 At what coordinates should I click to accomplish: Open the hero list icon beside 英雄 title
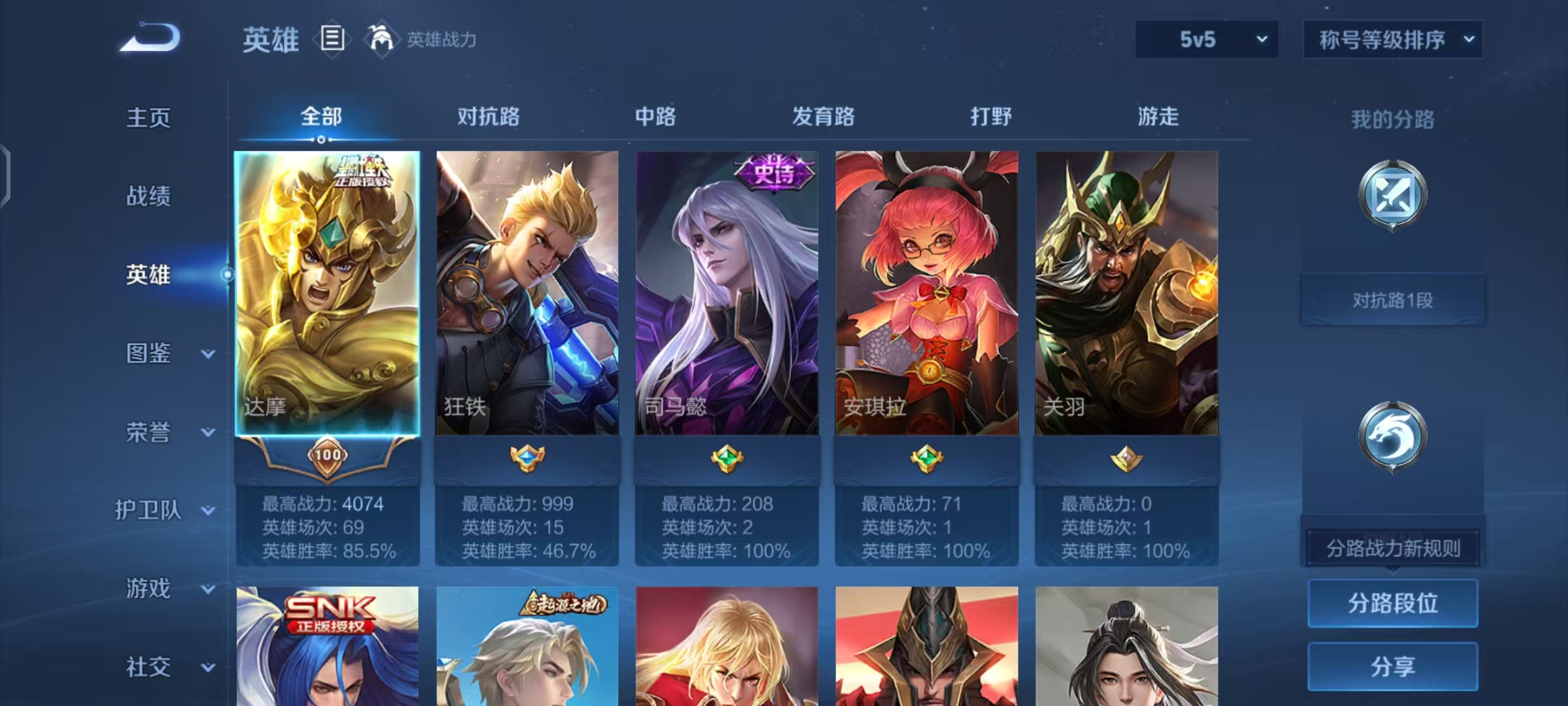click(332, 41)
